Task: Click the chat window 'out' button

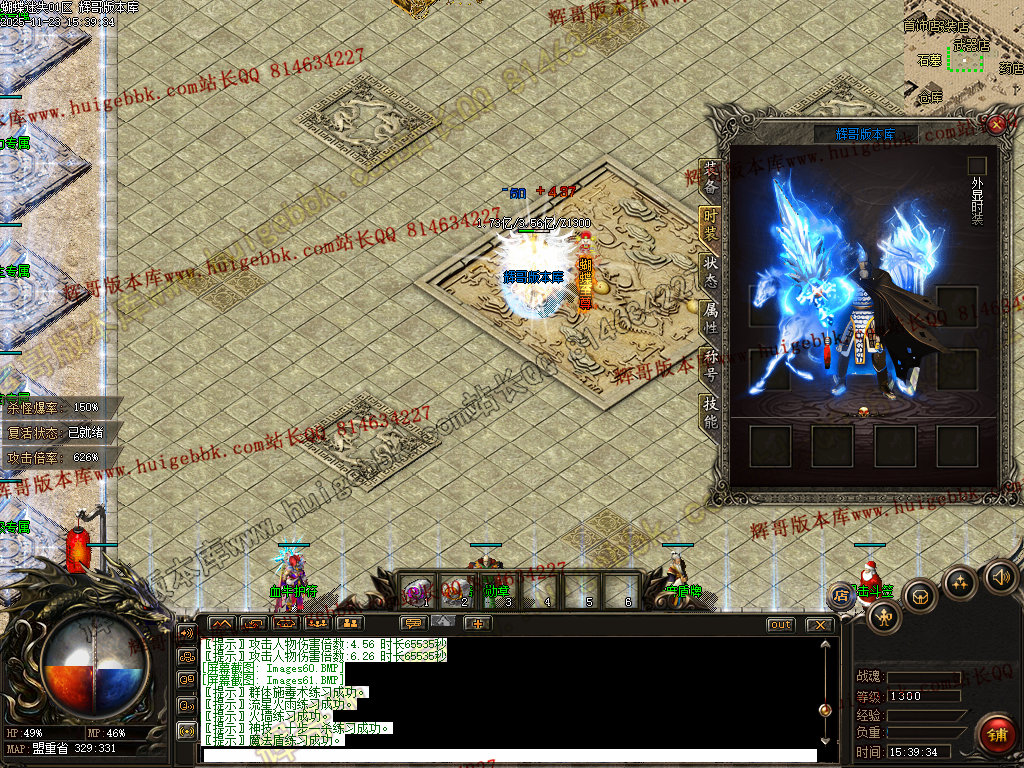Action: coord(781,625)
